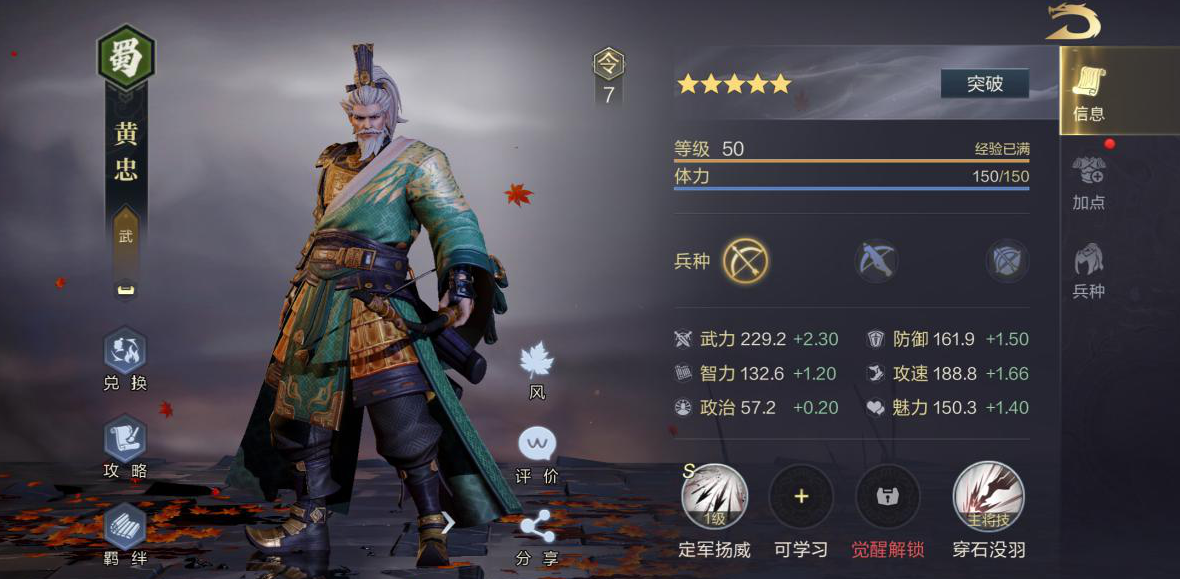Open the 羁绊 bonds icon
This screenshot has height=579, width=1180.
tap(125, 534)
